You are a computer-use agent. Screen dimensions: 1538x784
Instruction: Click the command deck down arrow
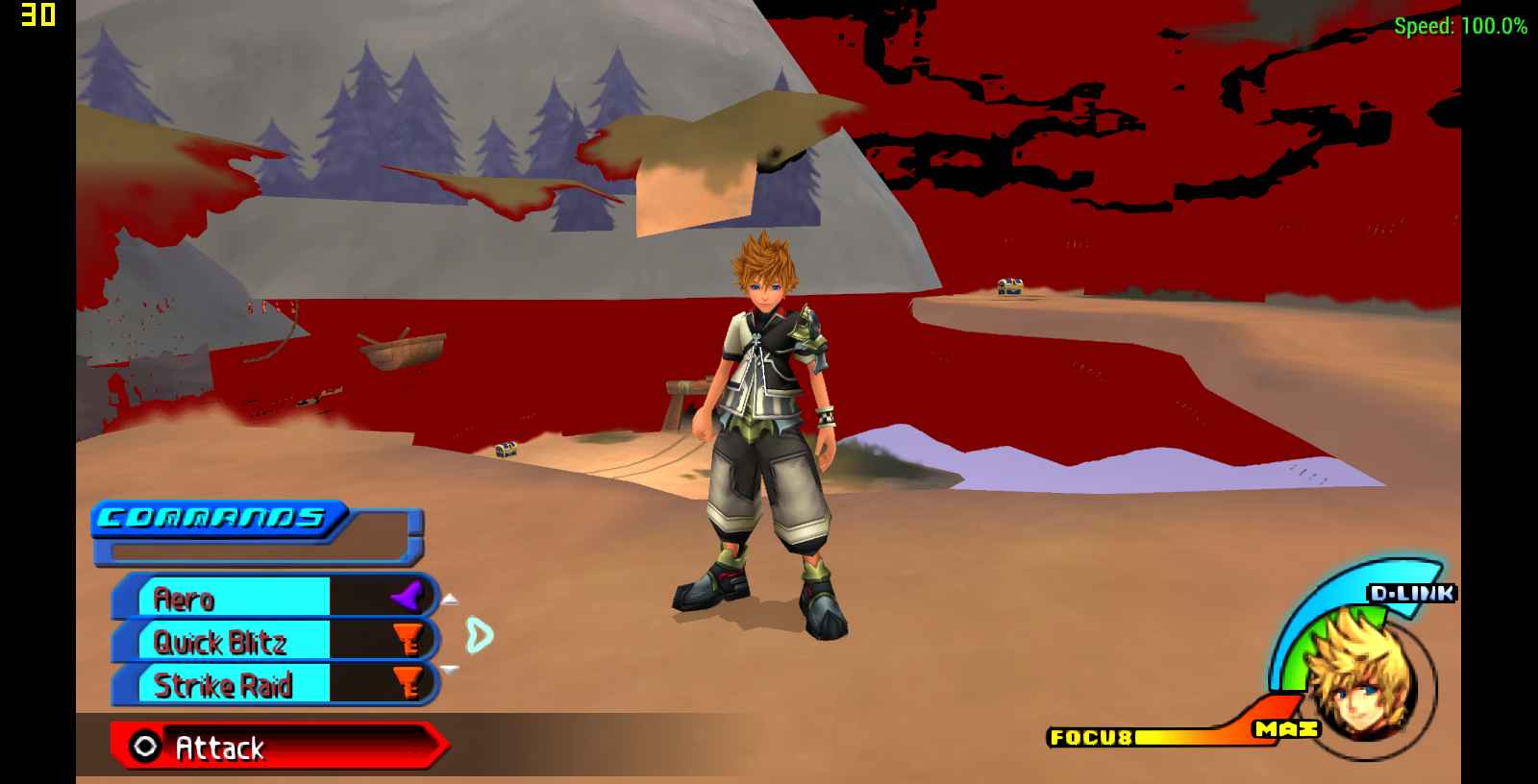449,669
